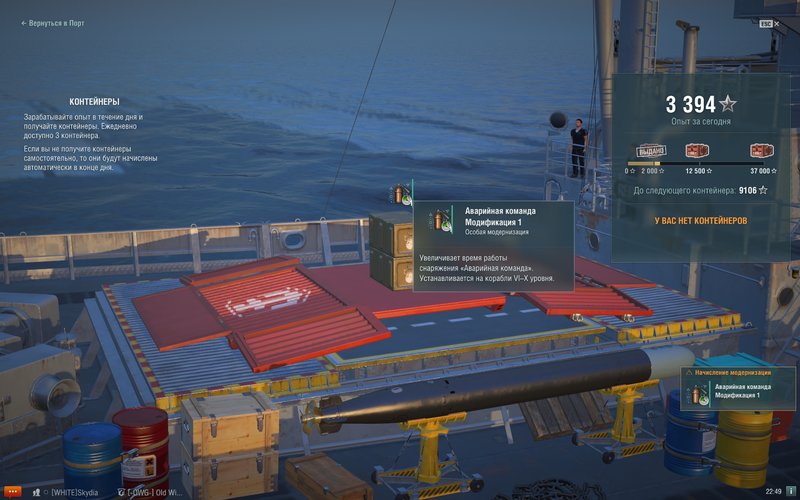
Task: Click the info button beside the clock
Action: (789, 492)
